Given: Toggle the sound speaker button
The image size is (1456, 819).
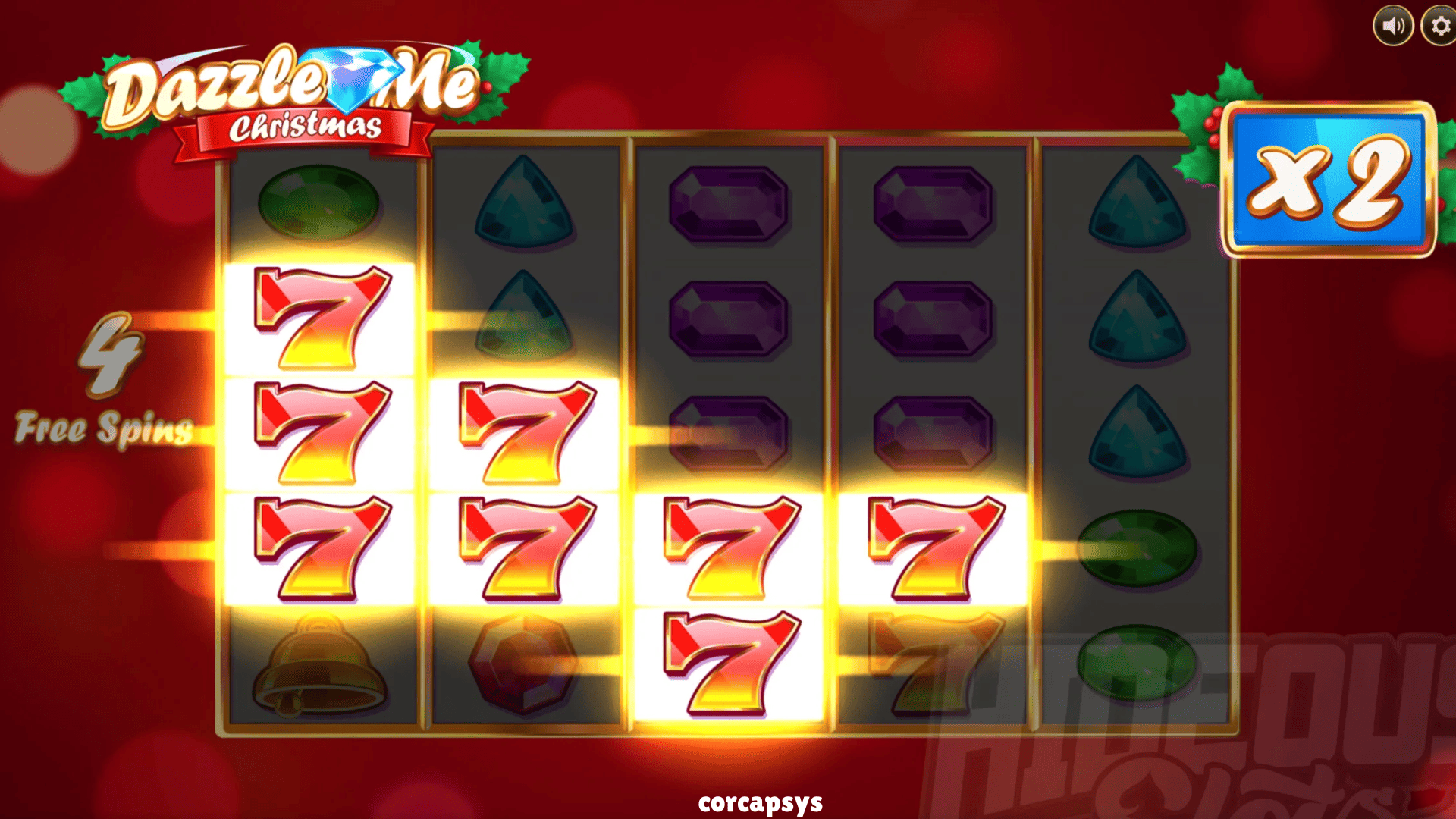Looking at the screenshot, I should click(1393, 27).
